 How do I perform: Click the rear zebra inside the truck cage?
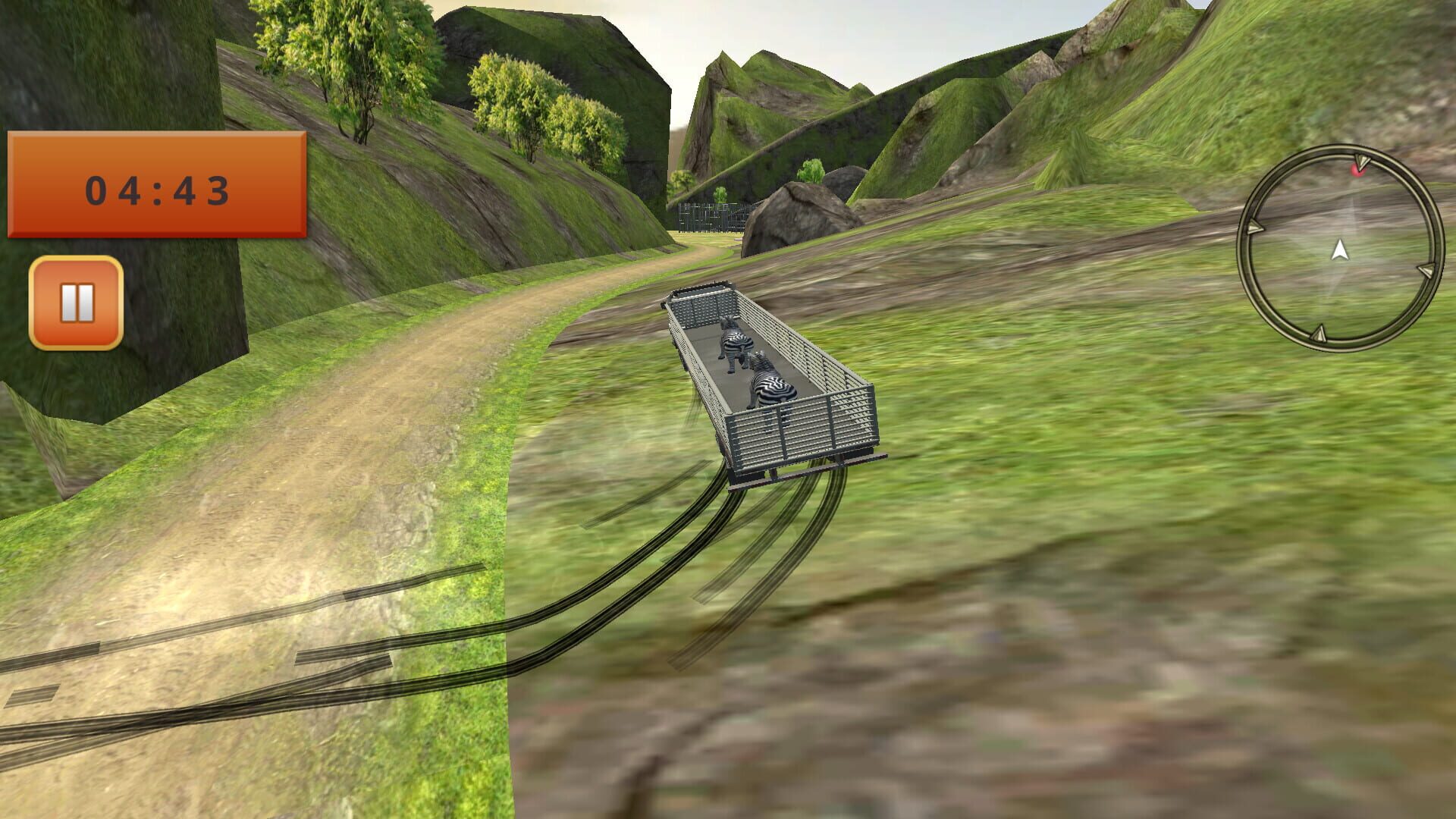click(771, 381)
